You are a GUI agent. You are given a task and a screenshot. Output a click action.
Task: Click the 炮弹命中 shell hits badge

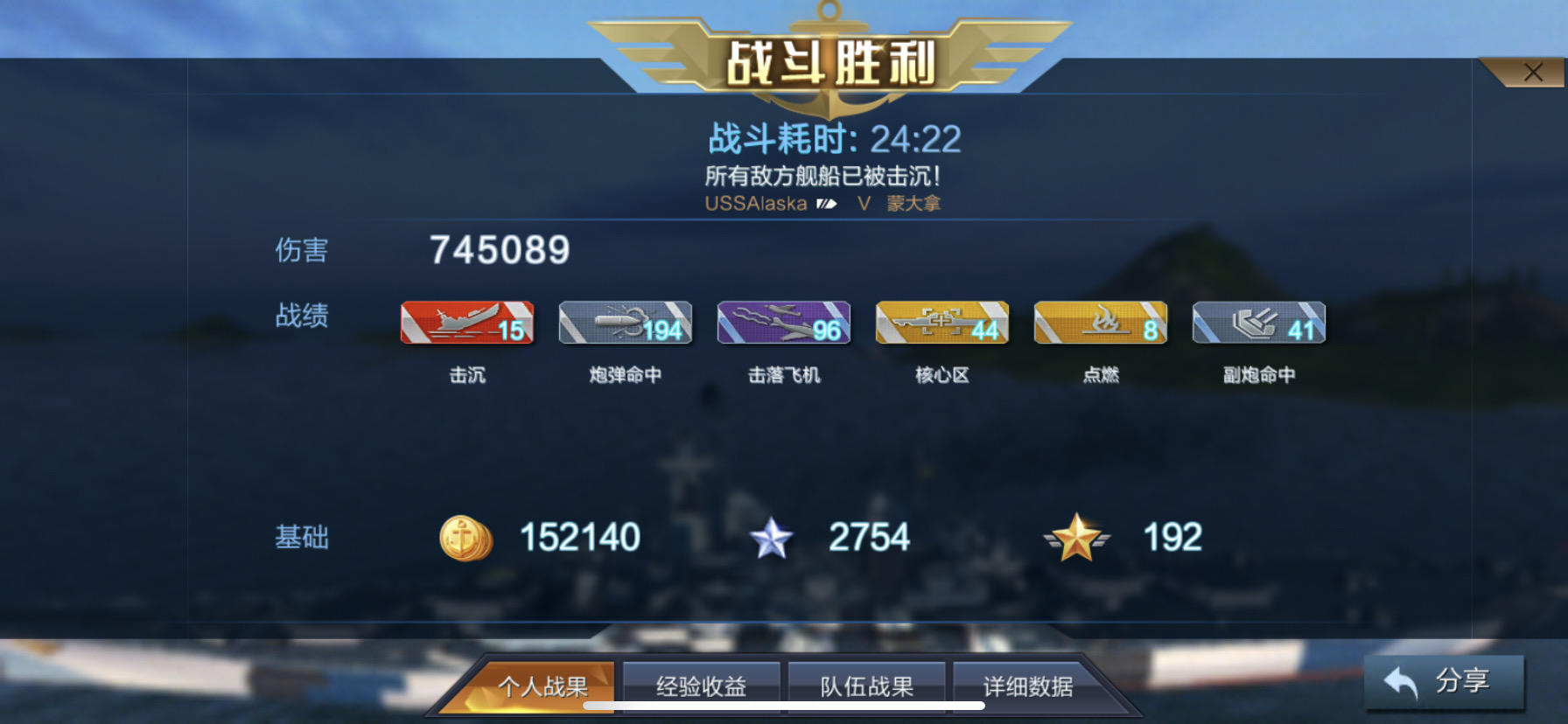click(x=625, y=323)
